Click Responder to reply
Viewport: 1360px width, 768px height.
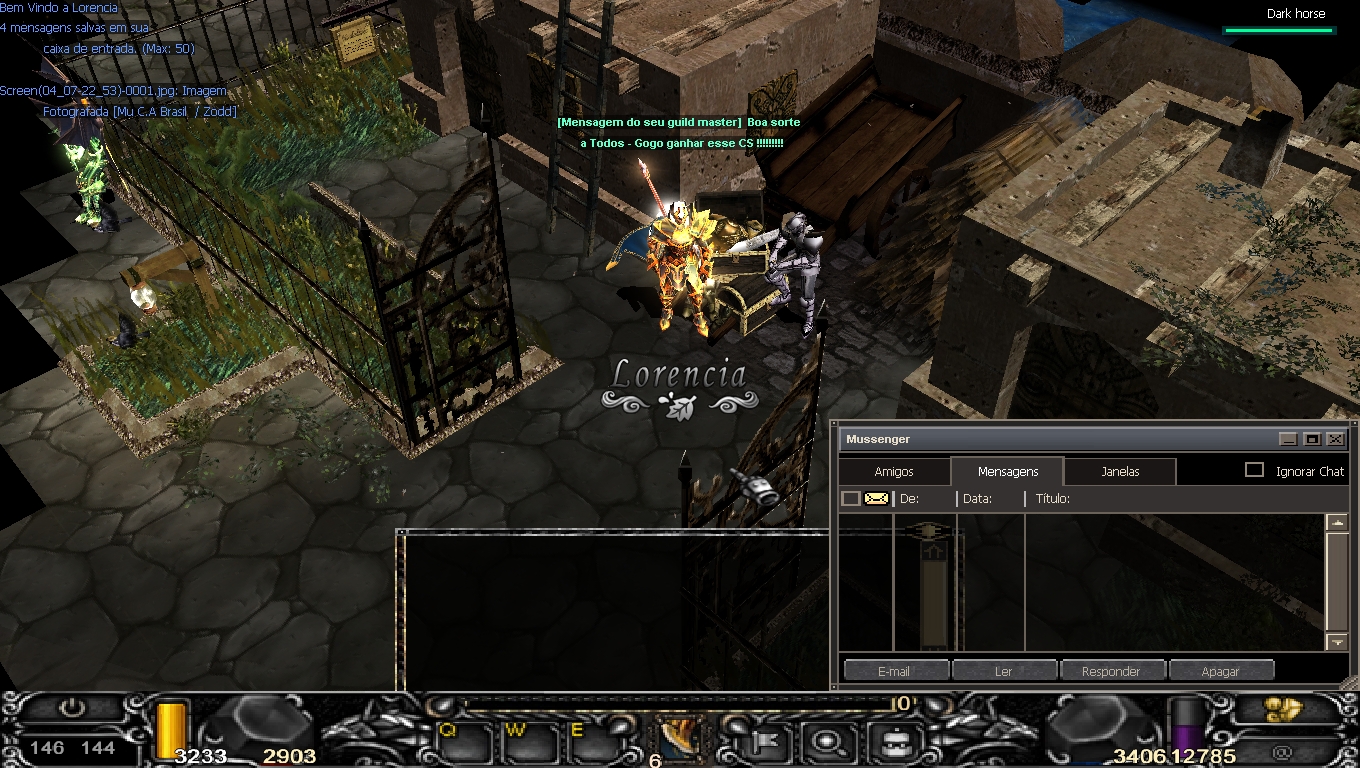[1111, 671]
